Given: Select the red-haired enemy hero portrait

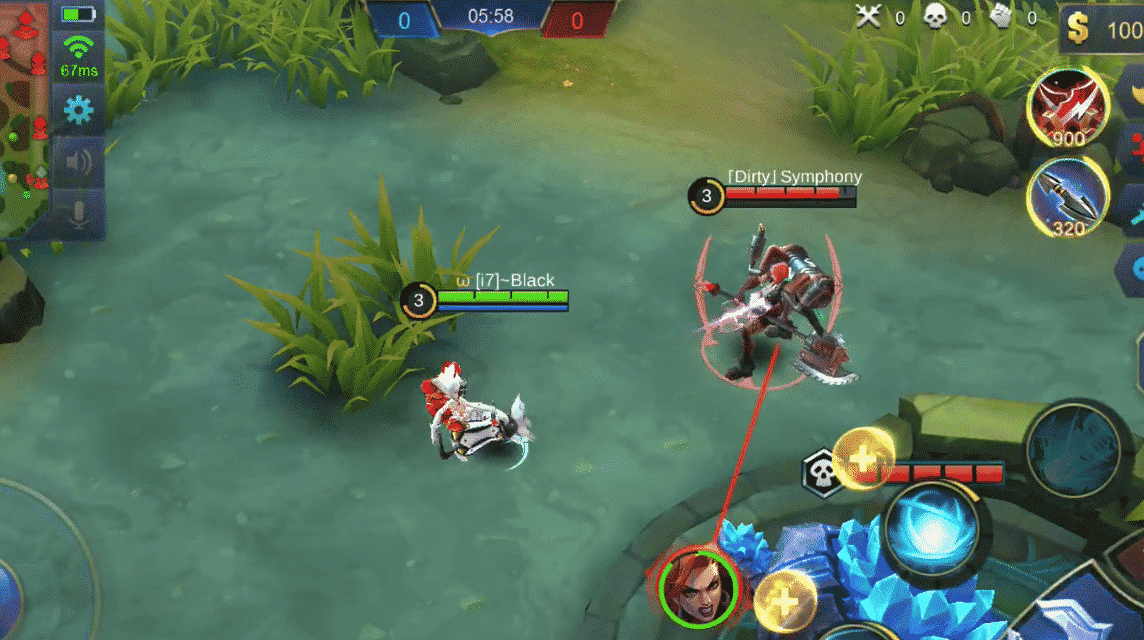Looking at the screenshot, I should tap(697, 586).
